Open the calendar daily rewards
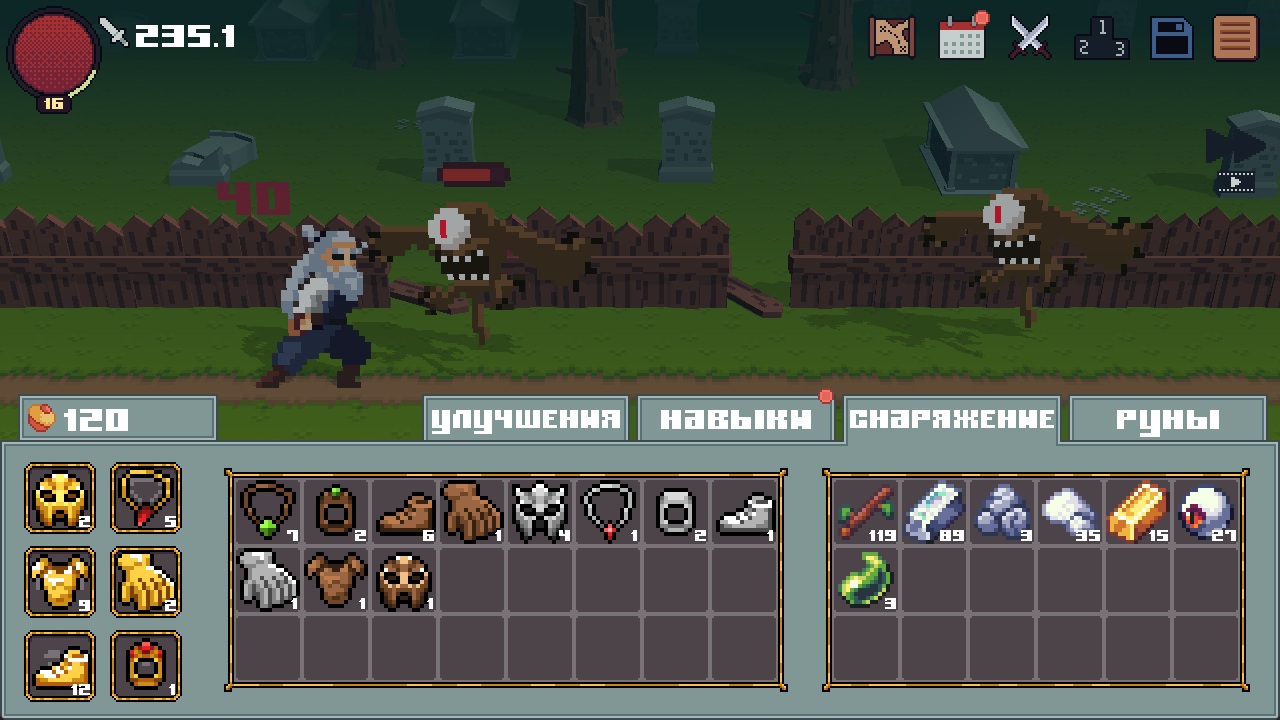1280x720 pixels. pos(961,37)
